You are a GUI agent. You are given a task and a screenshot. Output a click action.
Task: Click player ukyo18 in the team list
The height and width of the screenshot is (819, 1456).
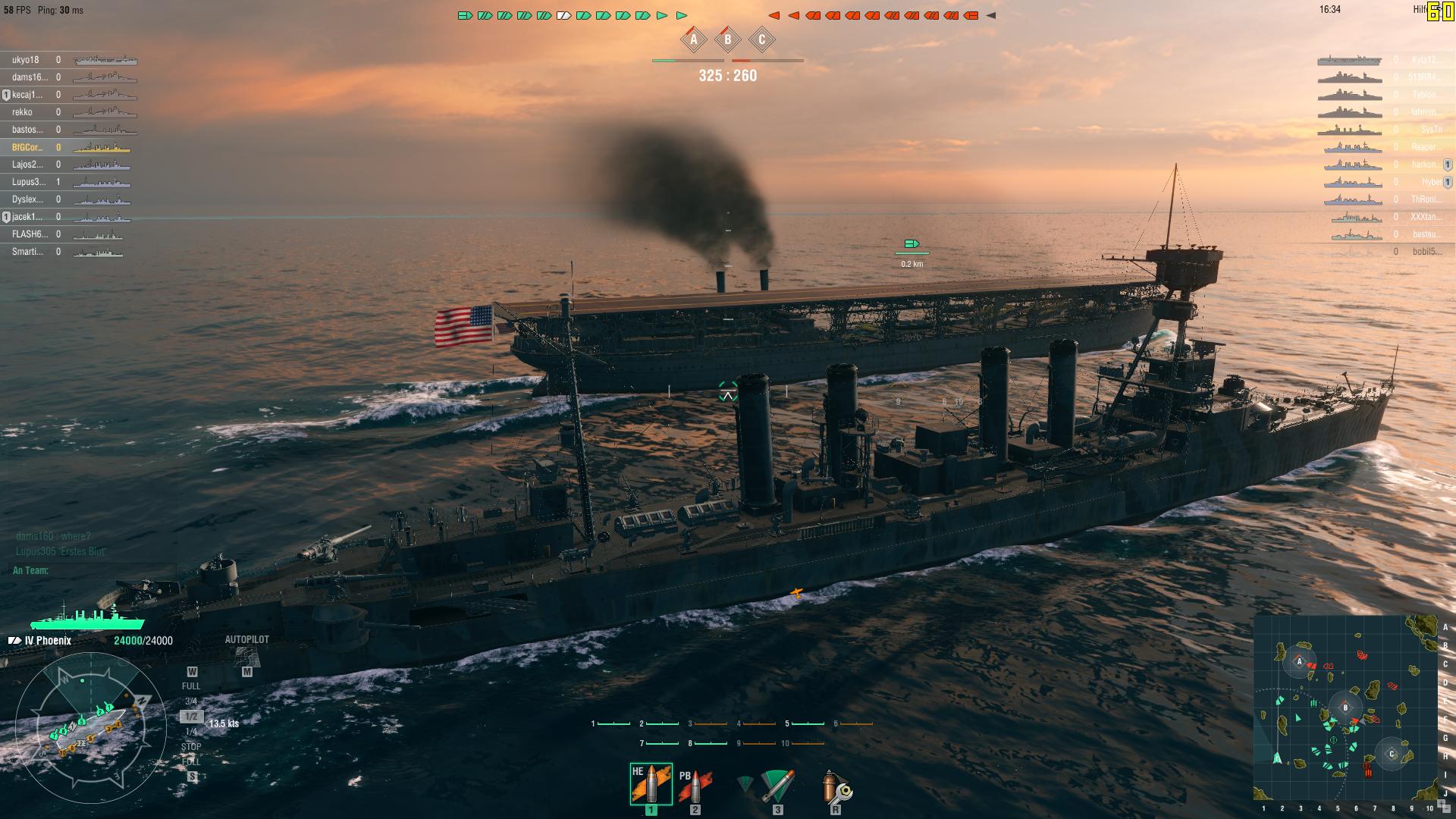tap(26, 60)
